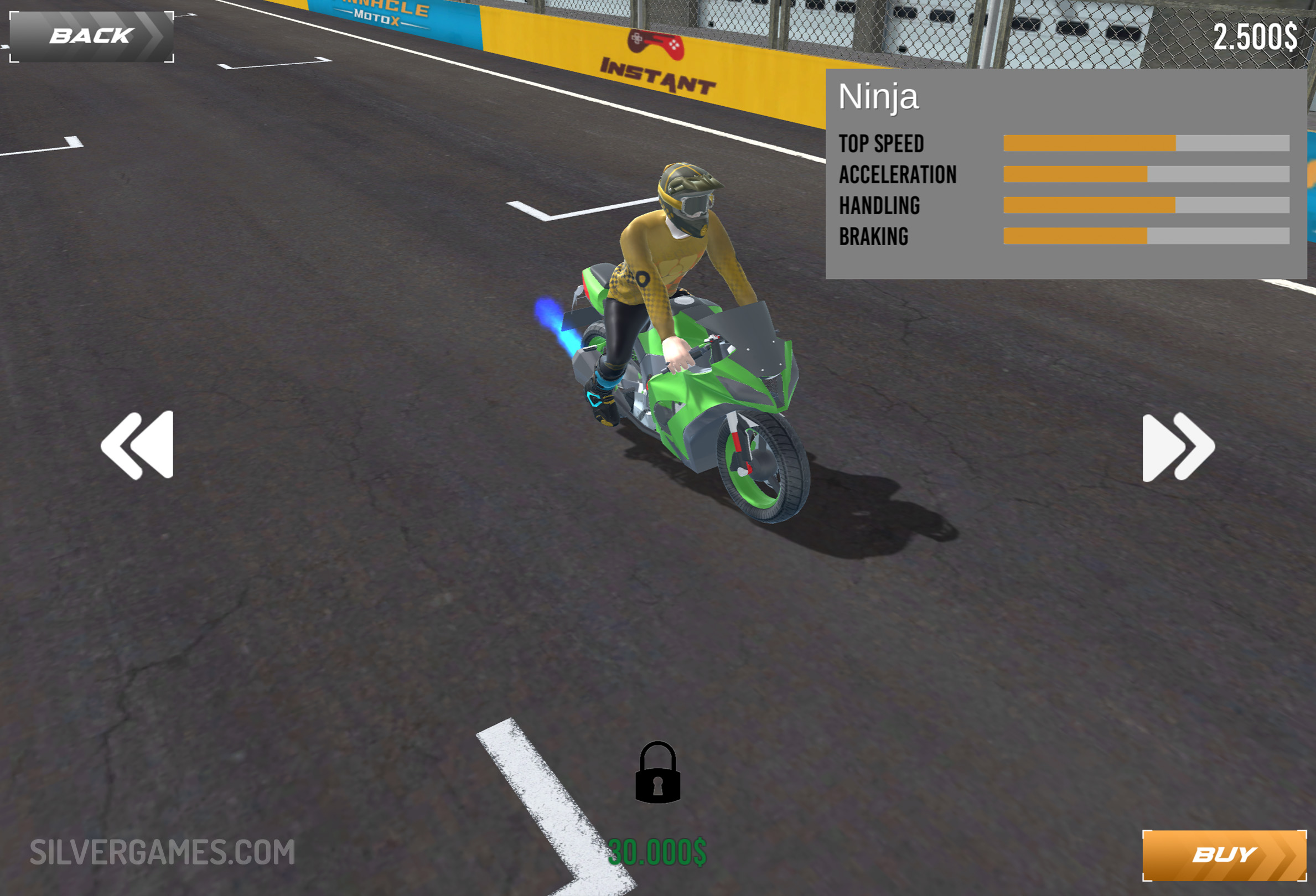This screenshot has height=896, width=1316.
Task: Go back using the BACK button
Action: click(x=91, y=36)
